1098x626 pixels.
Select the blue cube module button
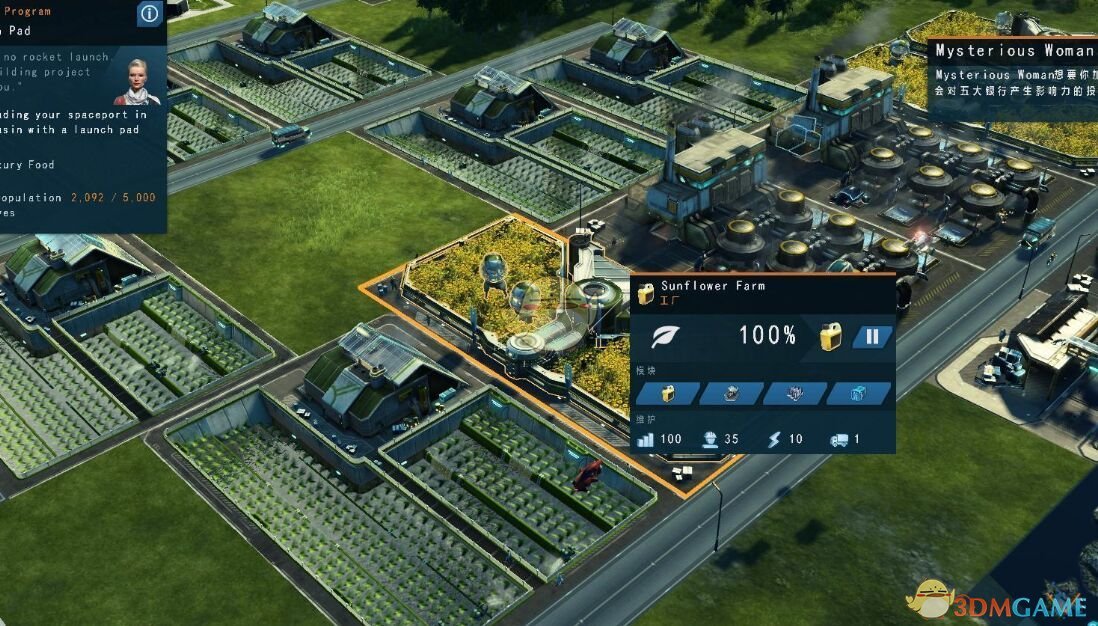859,393
